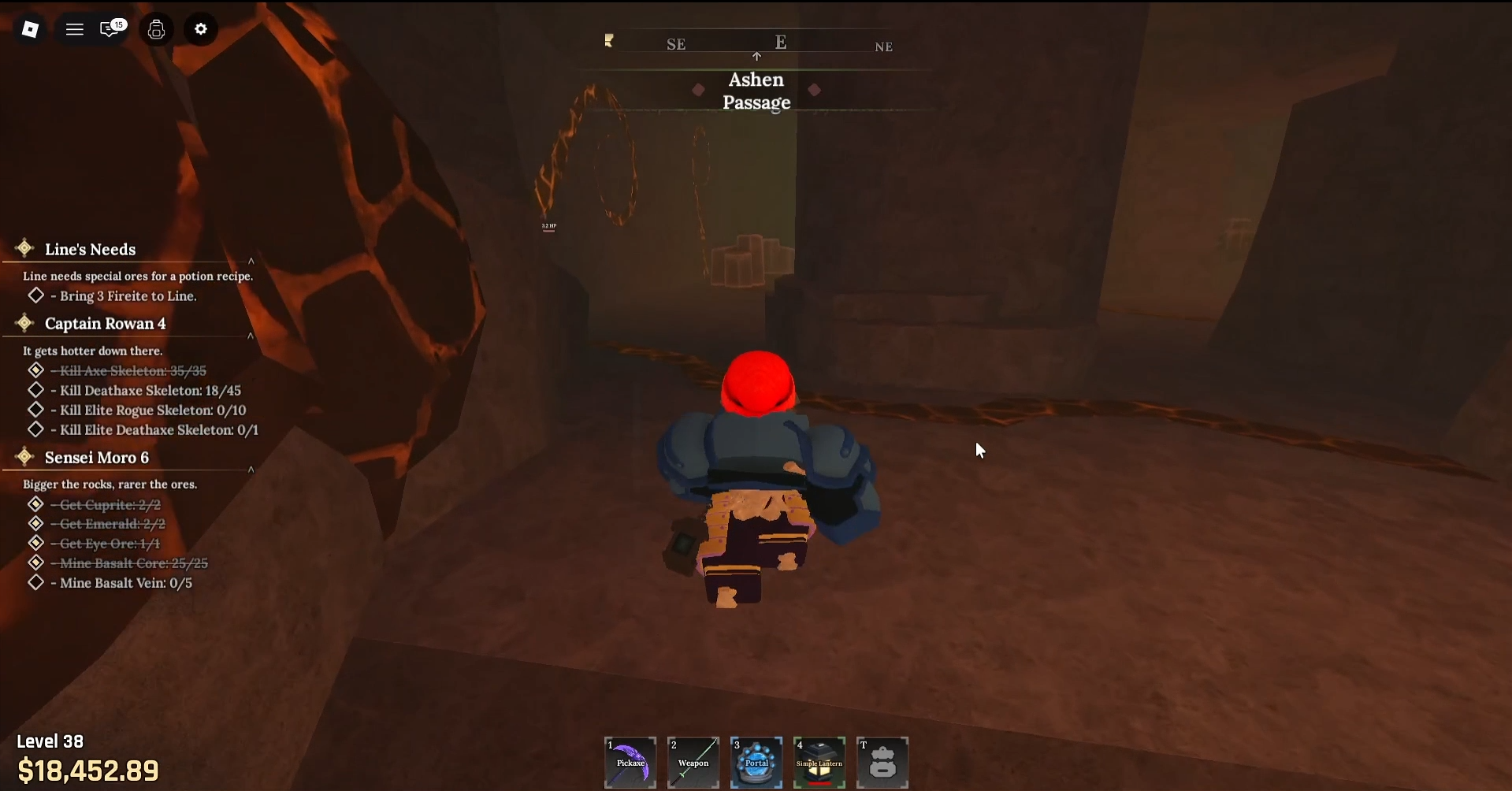Check off the Kill Elite Rogue Skeleton objective
This screenshot has height=791, width=1512.
(35, 410)
